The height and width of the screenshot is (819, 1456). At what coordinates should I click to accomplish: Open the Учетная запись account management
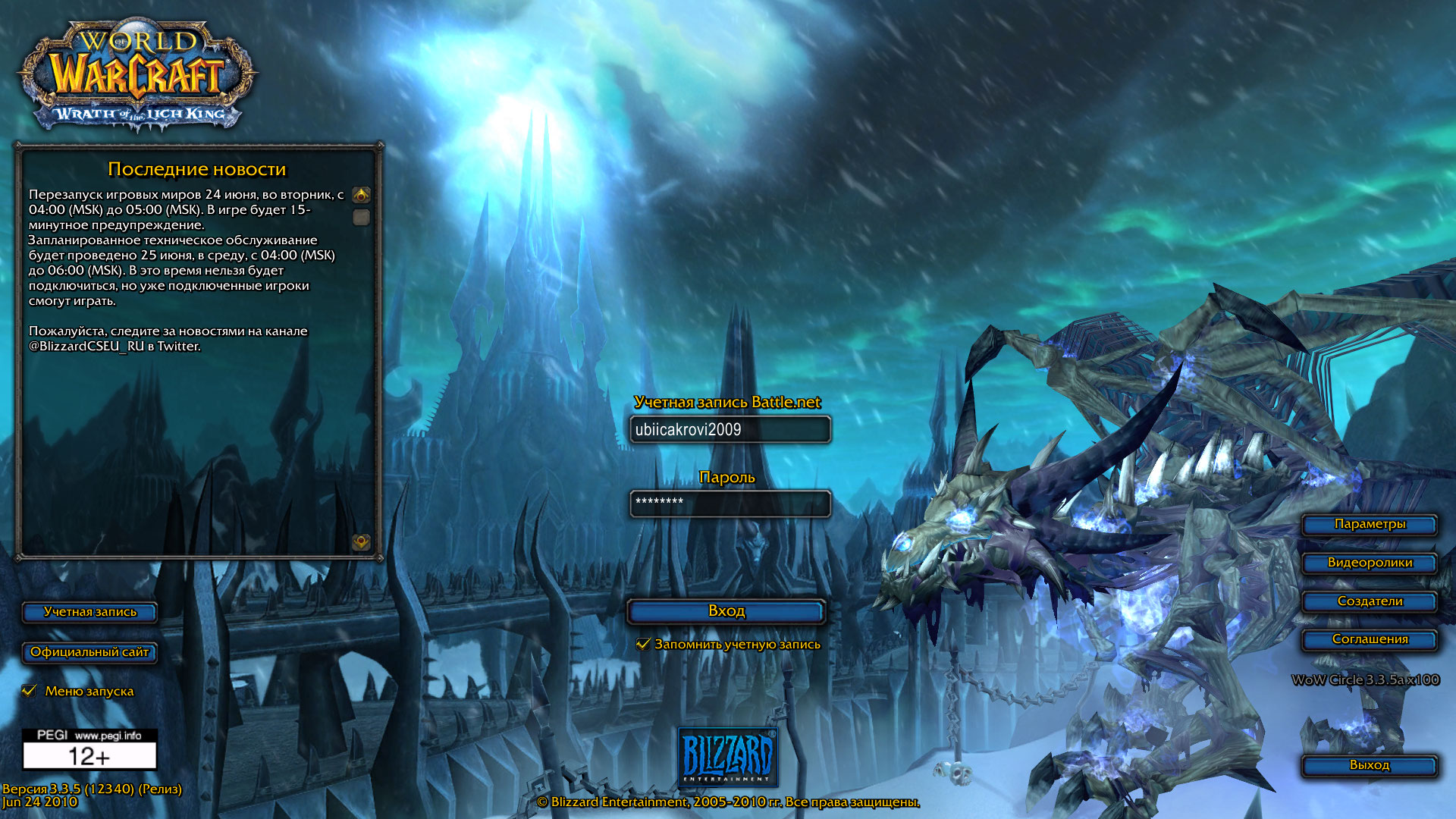click(x=89, y=612)
